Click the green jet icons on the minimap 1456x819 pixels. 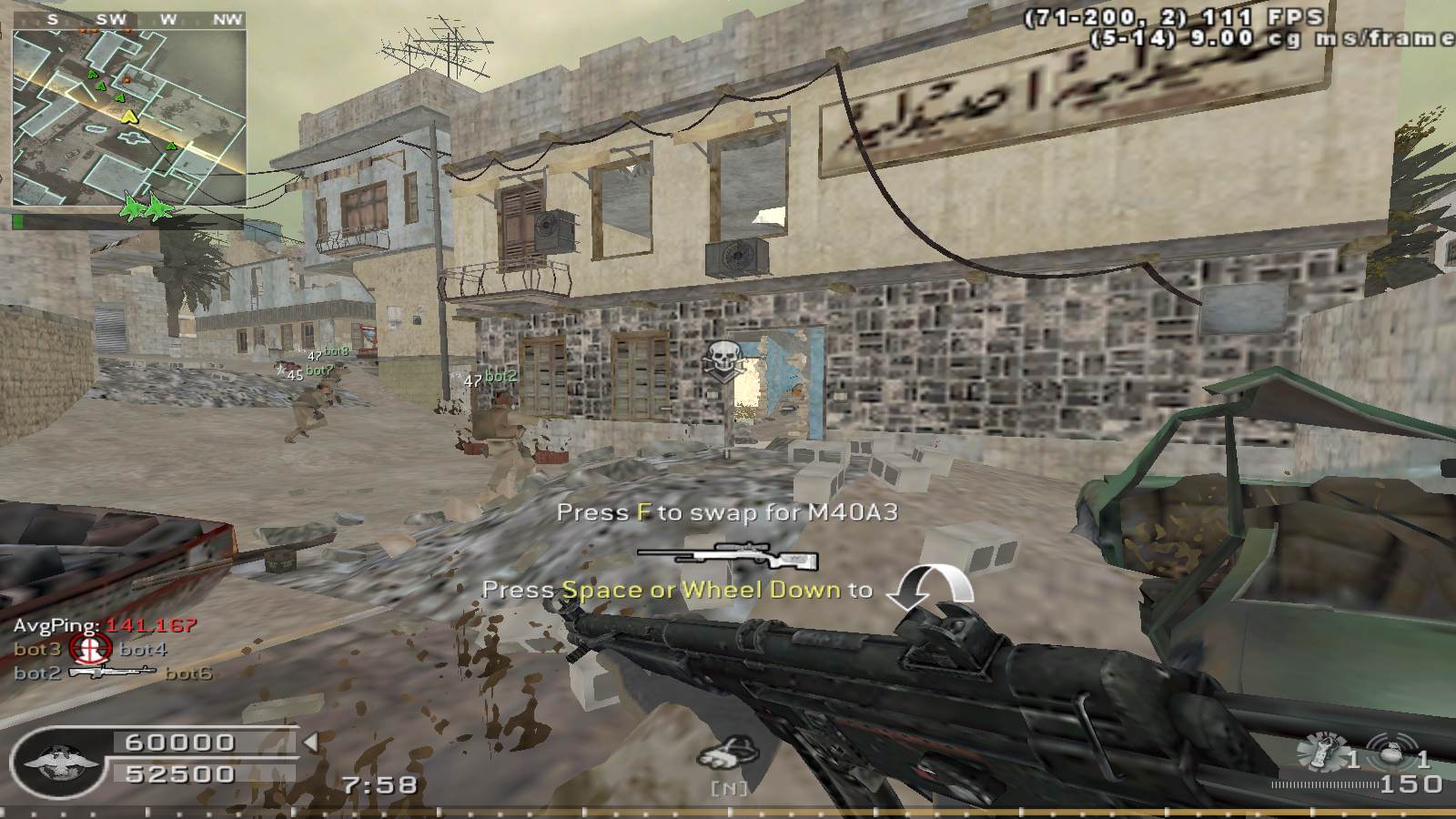click(x=146, y=207)
